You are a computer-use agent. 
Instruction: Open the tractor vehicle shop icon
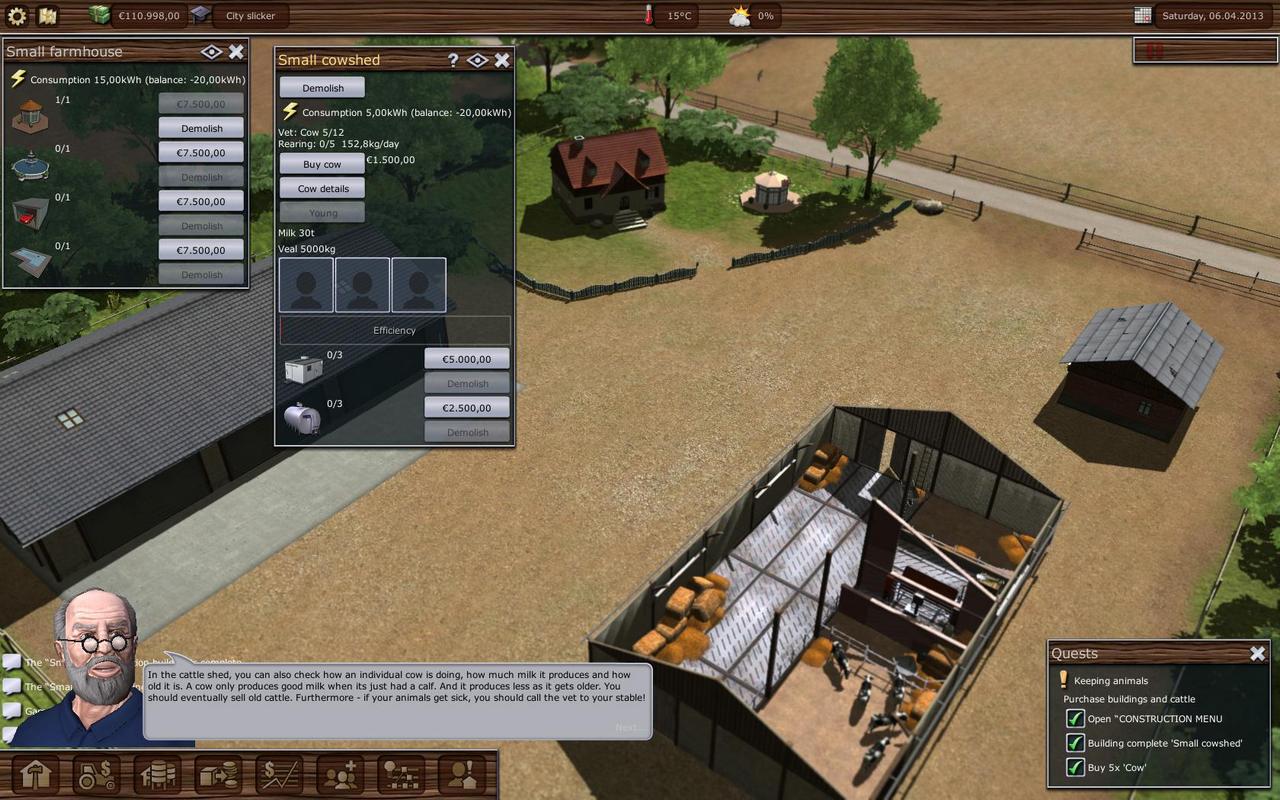[97, 775]
